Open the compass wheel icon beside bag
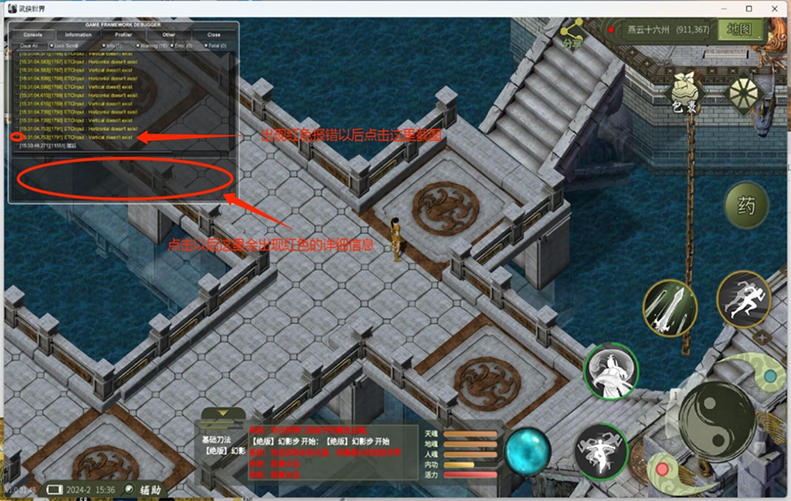The width and height of the screenshot is (791, 501). [x=744, y=93]
